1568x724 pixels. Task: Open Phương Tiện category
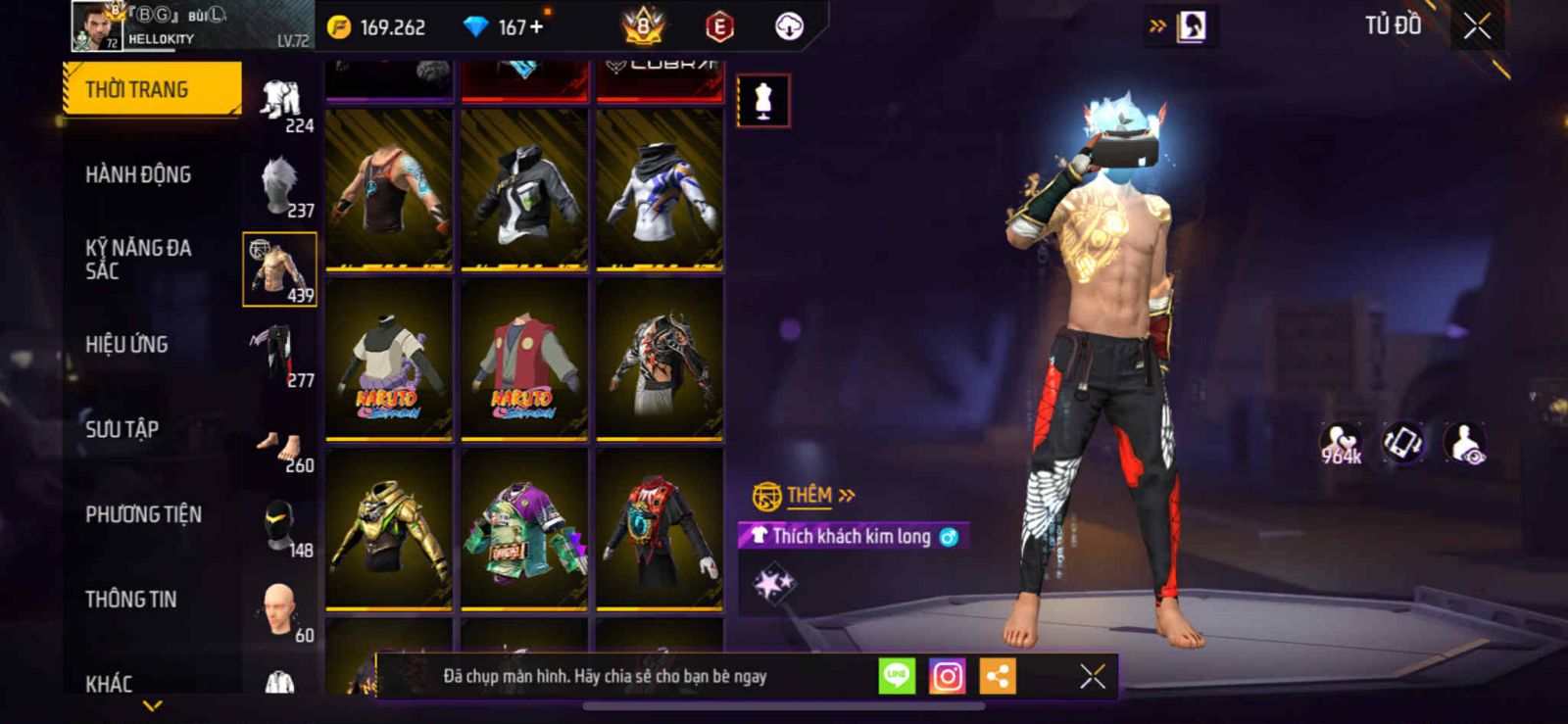(143, 514)
